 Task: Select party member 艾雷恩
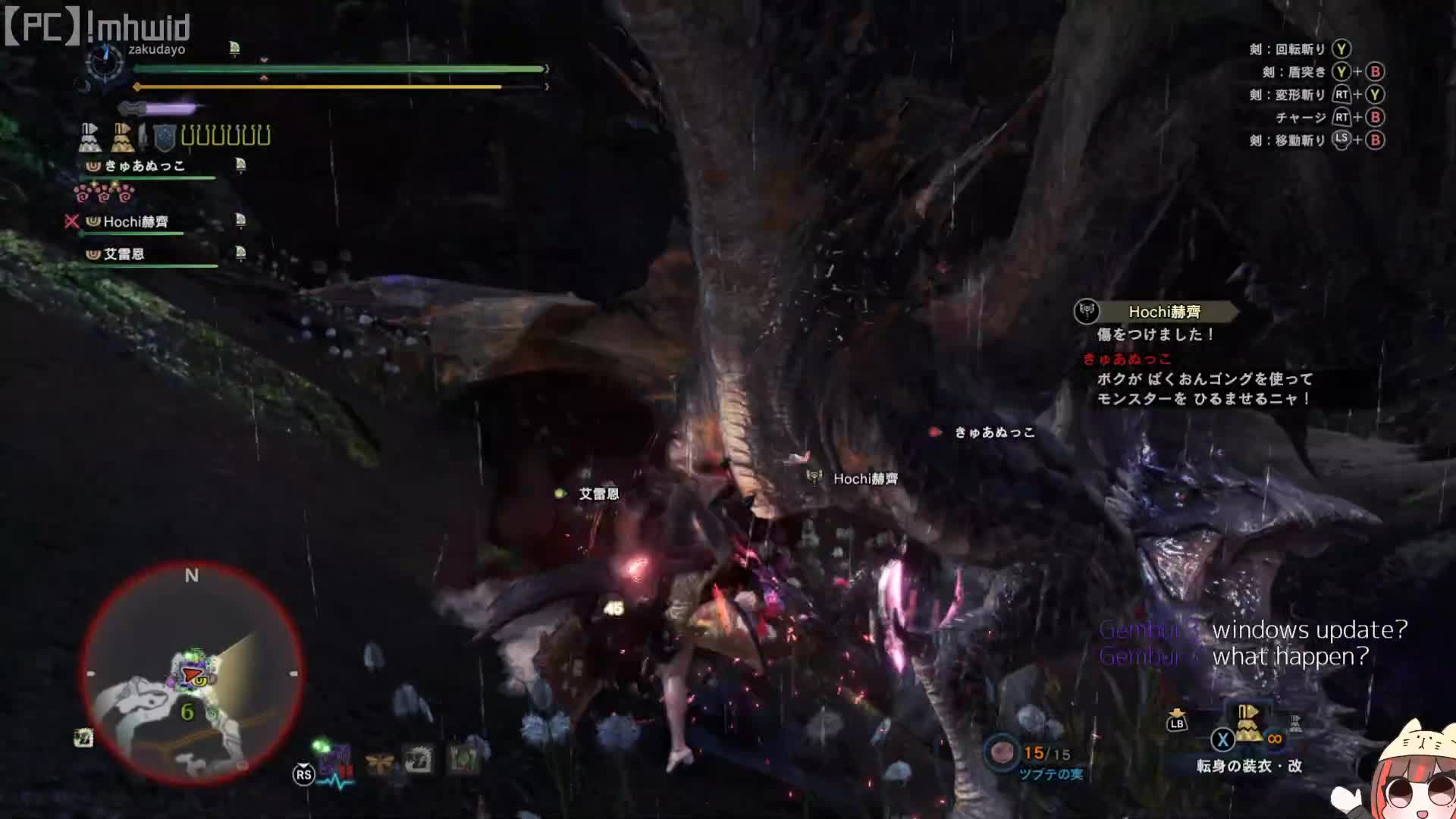coord(124,254)
